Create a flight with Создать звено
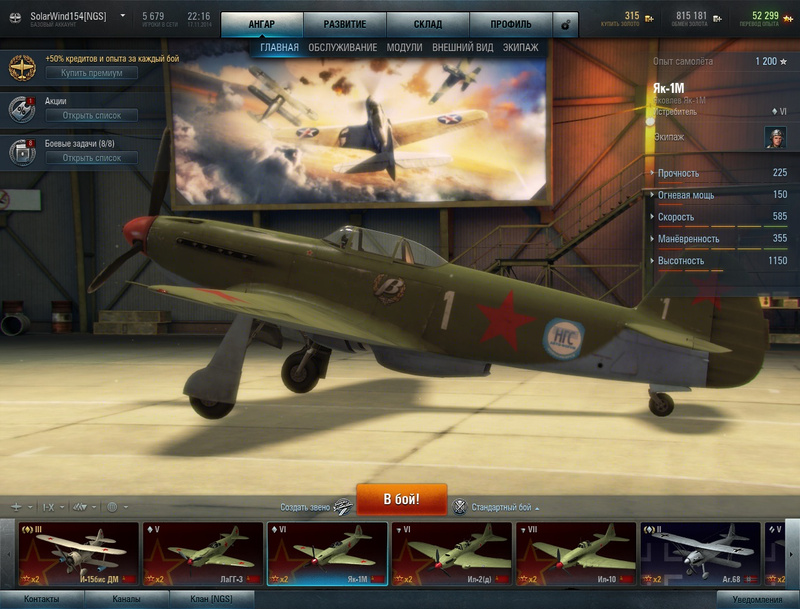Screen dimensions: 800x609 point(316,507)
